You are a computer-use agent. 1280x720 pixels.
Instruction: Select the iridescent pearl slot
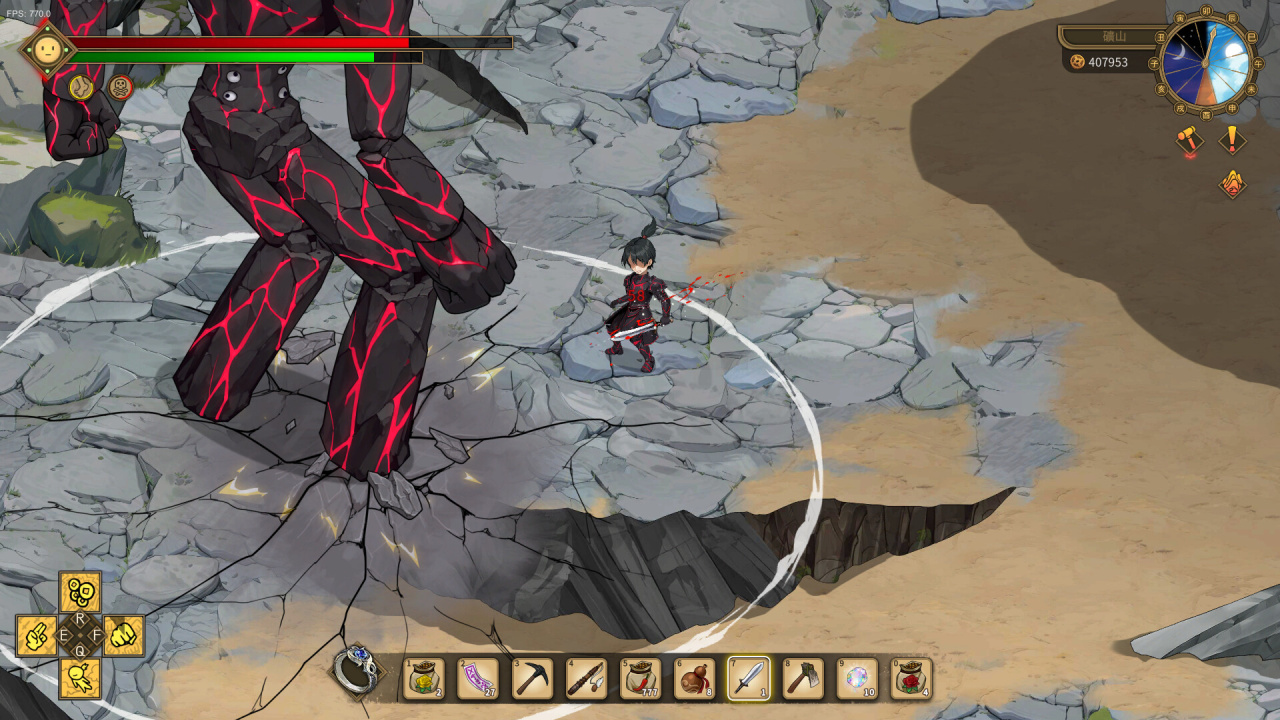(856, 678)
